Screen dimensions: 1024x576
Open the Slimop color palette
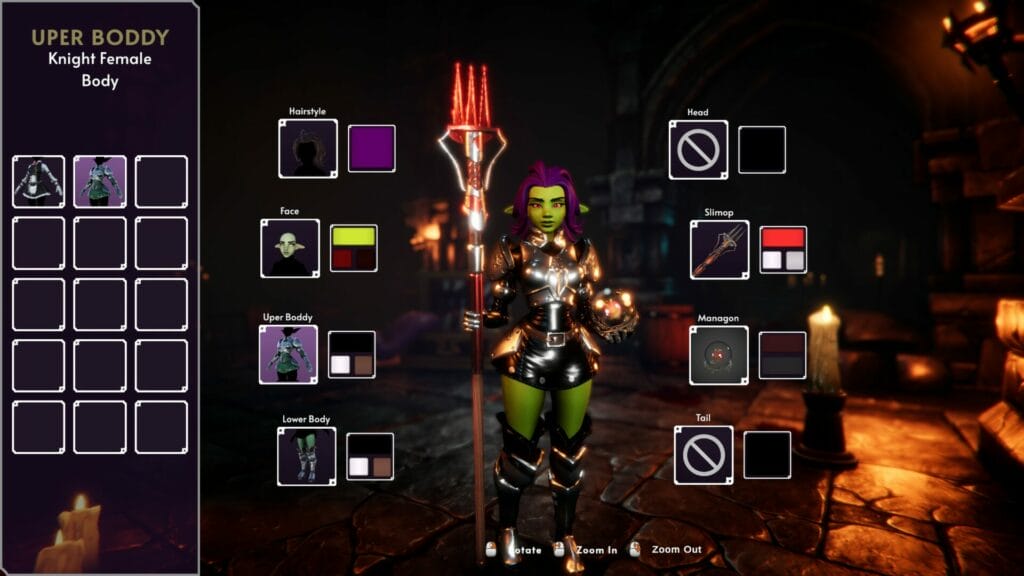pyautogui.click(x=783, y=250)
